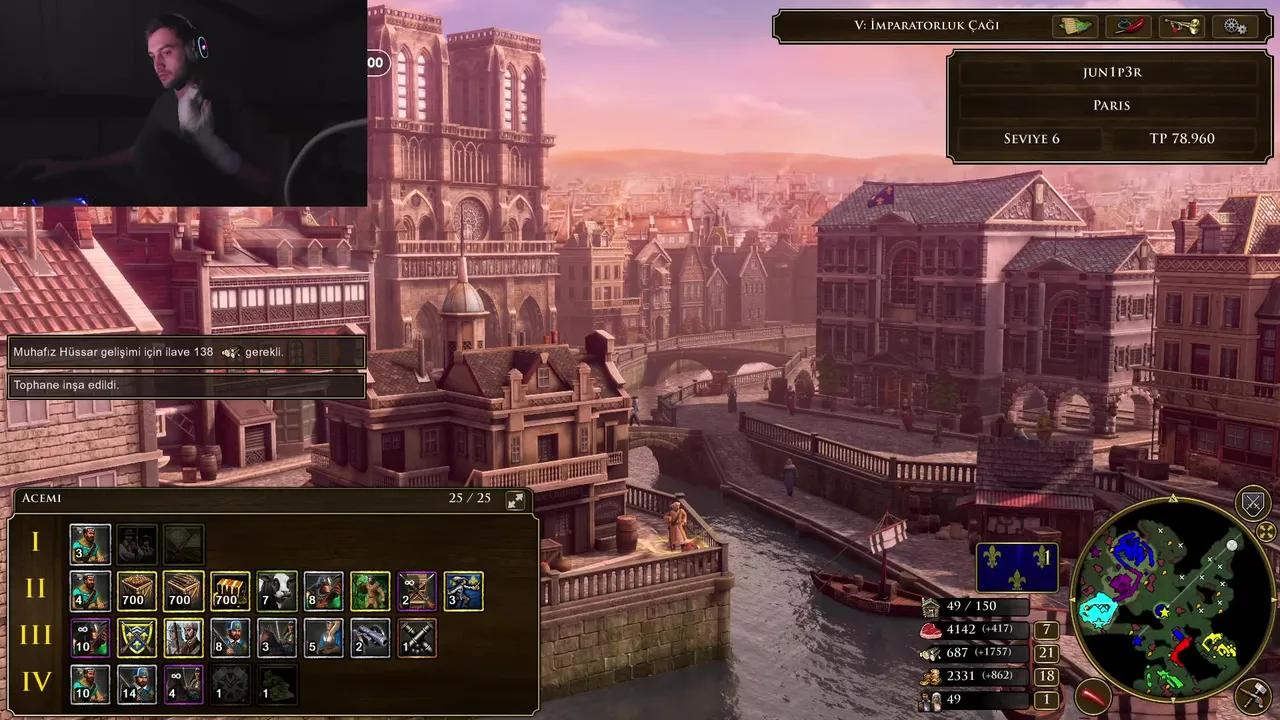Select the infinite 4 cavalry card in row IV

pos(183,685)
